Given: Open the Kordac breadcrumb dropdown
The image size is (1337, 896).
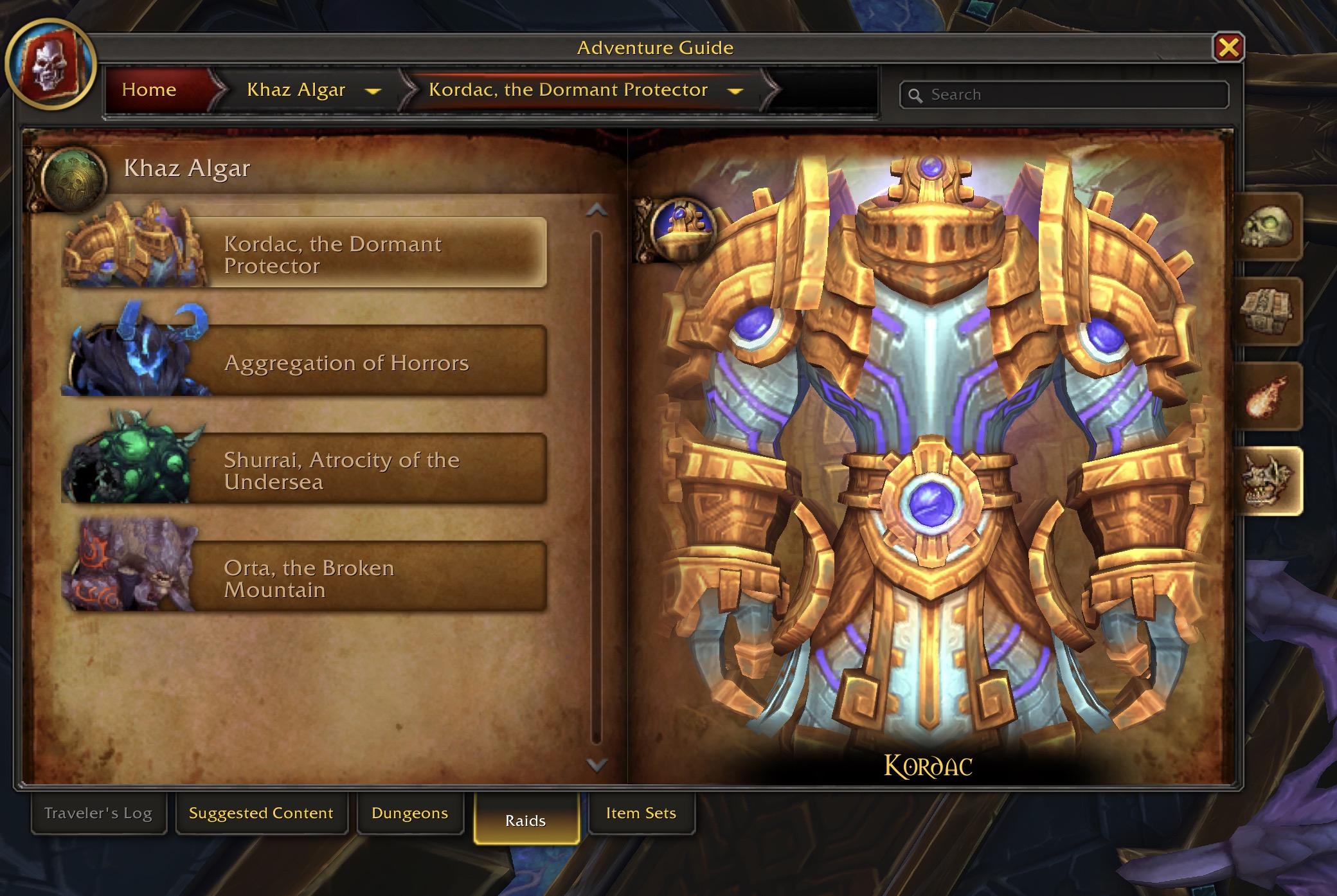Looking at the screenshot, I should tap(735, 91).
